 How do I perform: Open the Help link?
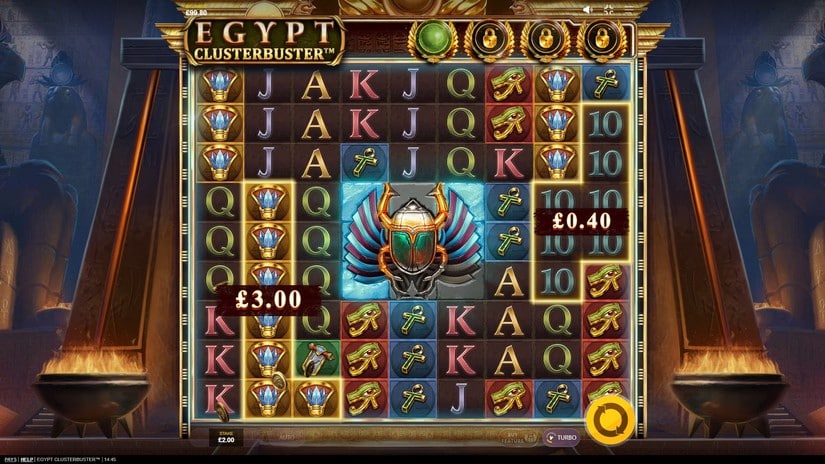click(27, 459)
